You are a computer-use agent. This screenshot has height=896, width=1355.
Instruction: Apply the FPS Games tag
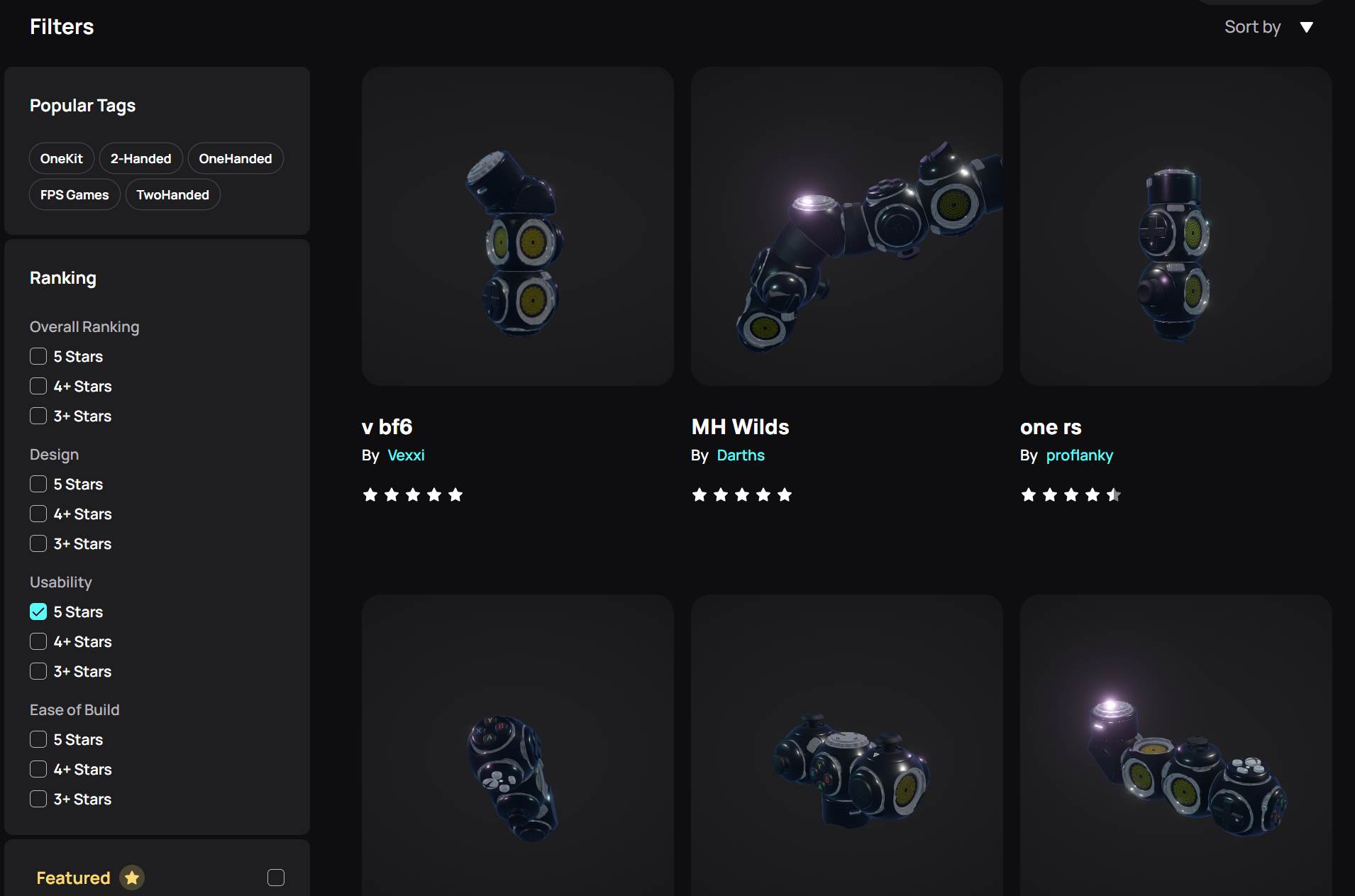point(74,194)
